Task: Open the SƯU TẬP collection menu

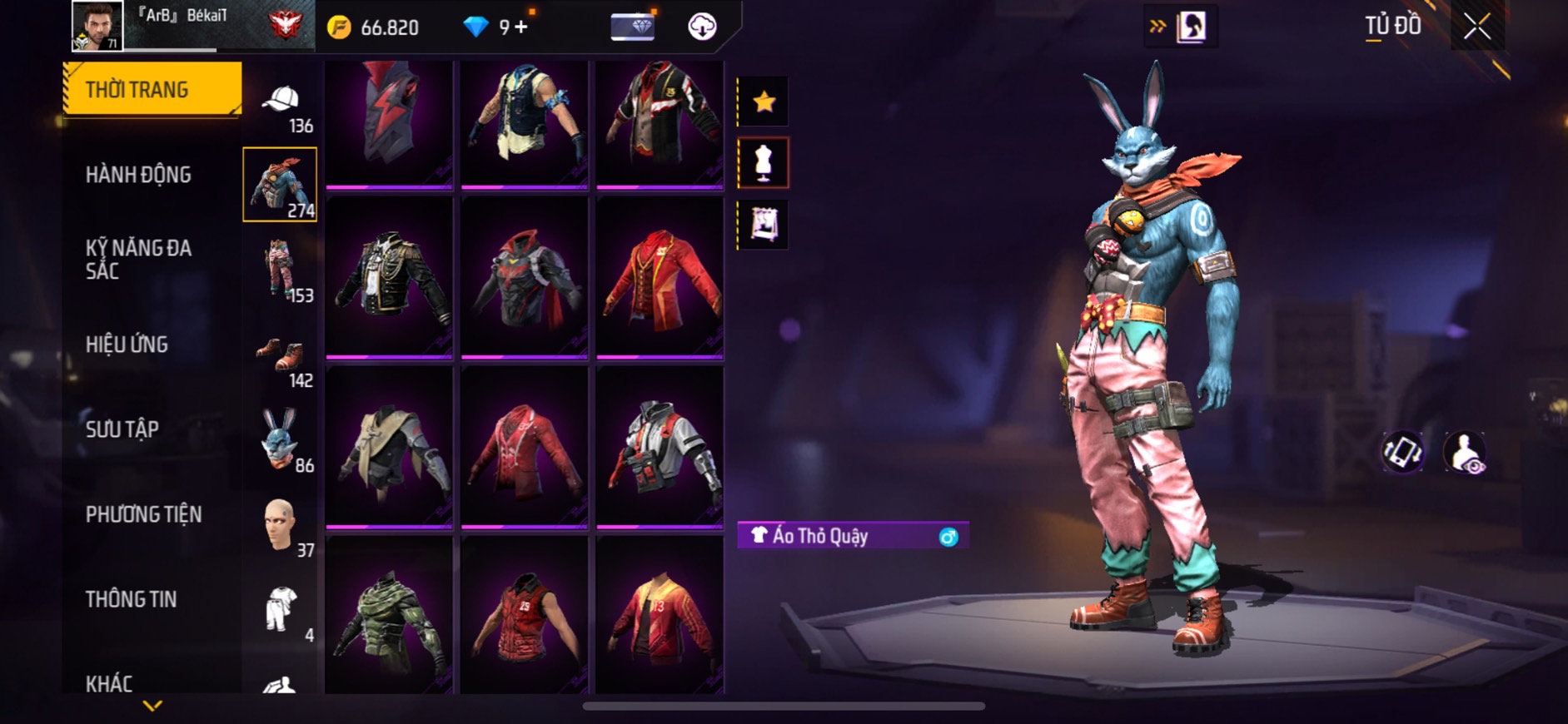Action: click(x=122, y=429)
